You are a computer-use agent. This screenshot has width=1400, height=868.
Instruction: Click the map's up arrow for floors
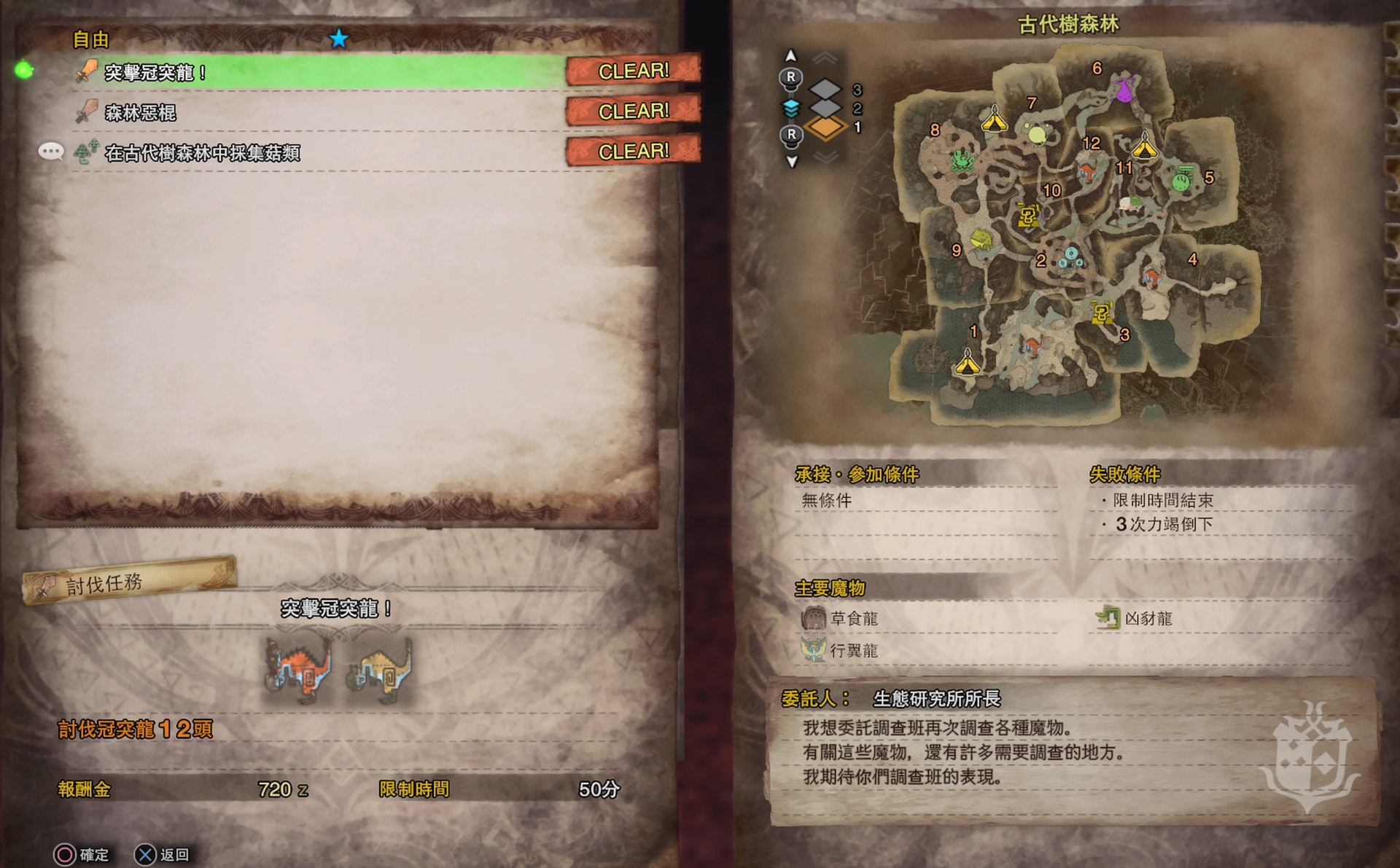(791, 56)
